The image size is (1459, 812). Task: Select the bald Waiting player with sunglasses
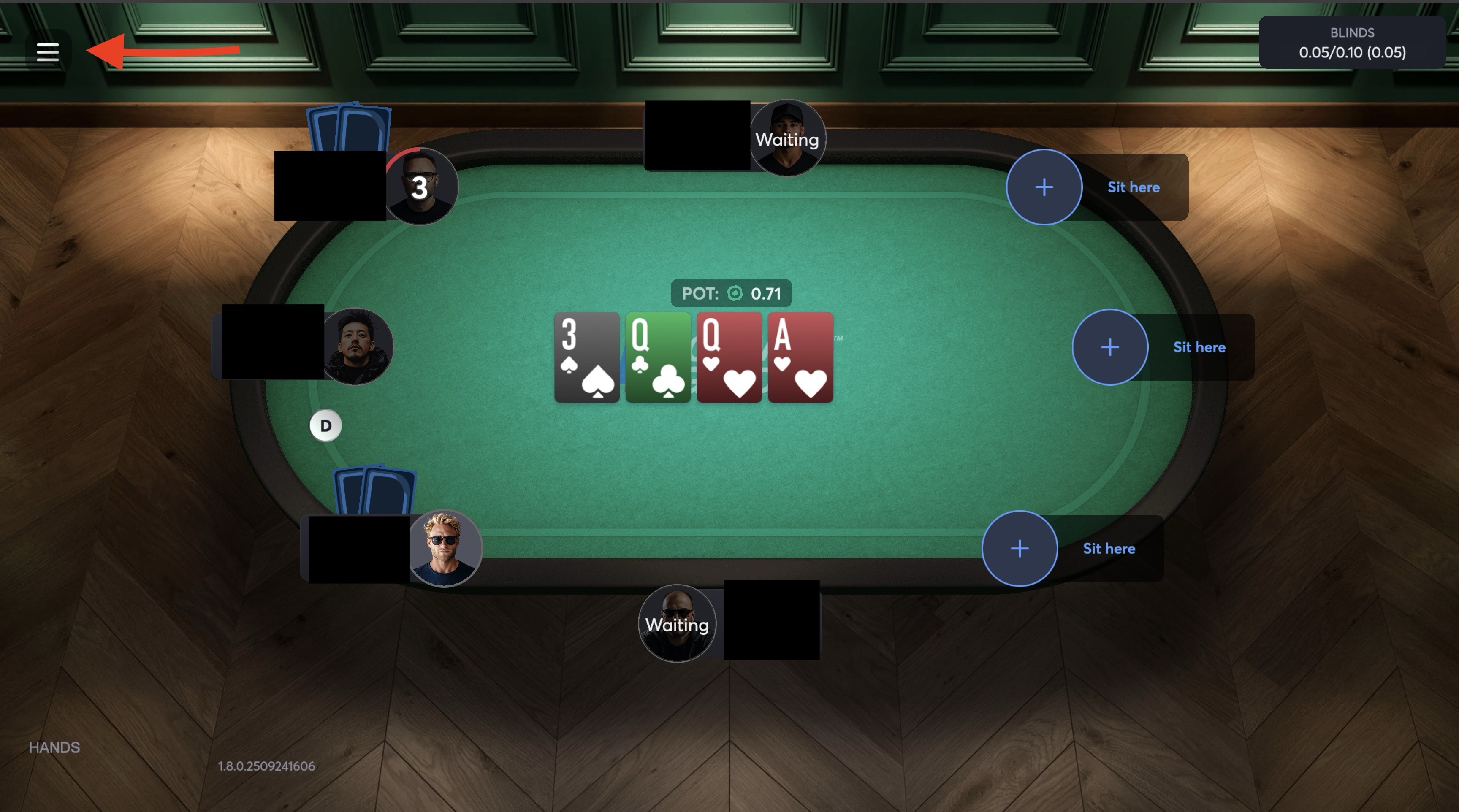click(677, 624)
